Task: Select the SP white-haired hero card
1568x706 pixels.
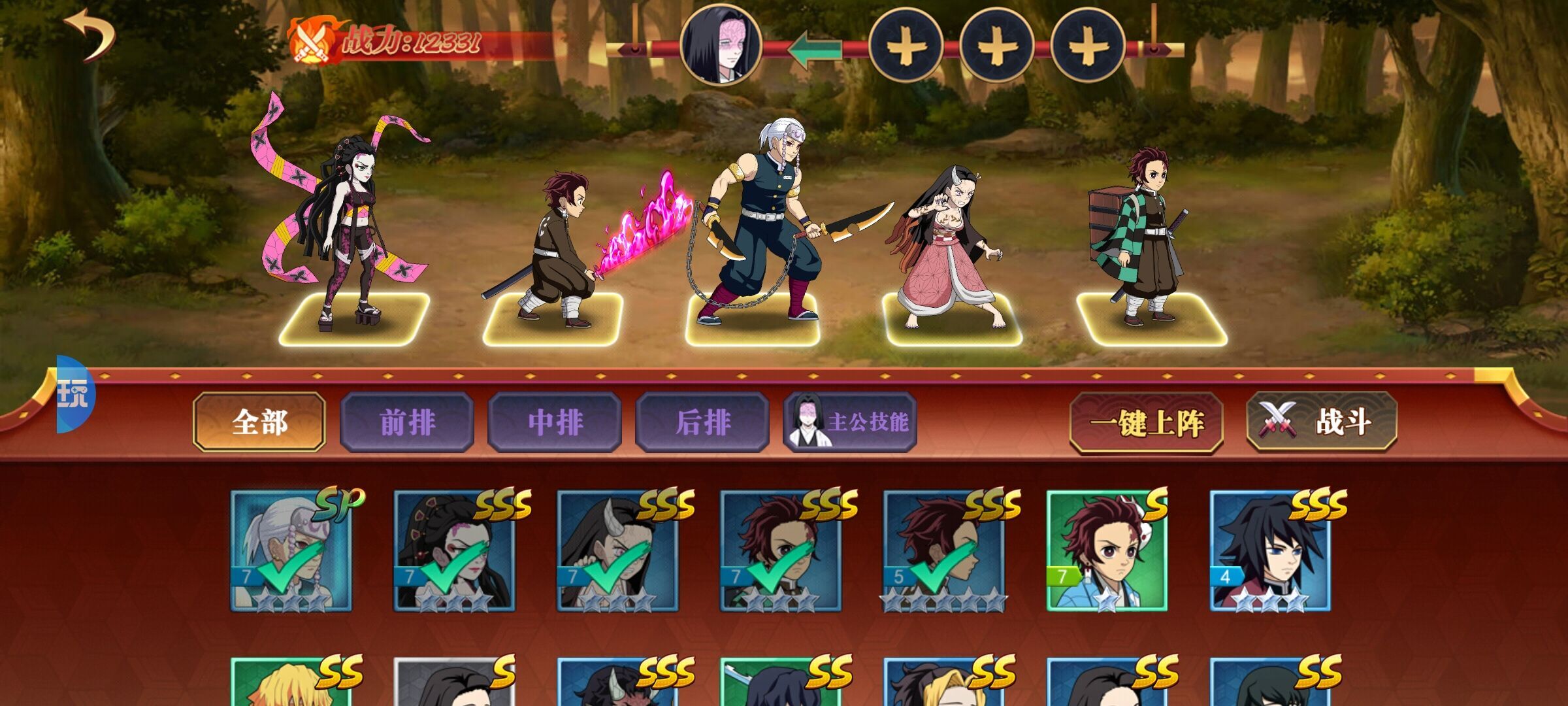Action: pyautogui.click(x=291, y=551)
